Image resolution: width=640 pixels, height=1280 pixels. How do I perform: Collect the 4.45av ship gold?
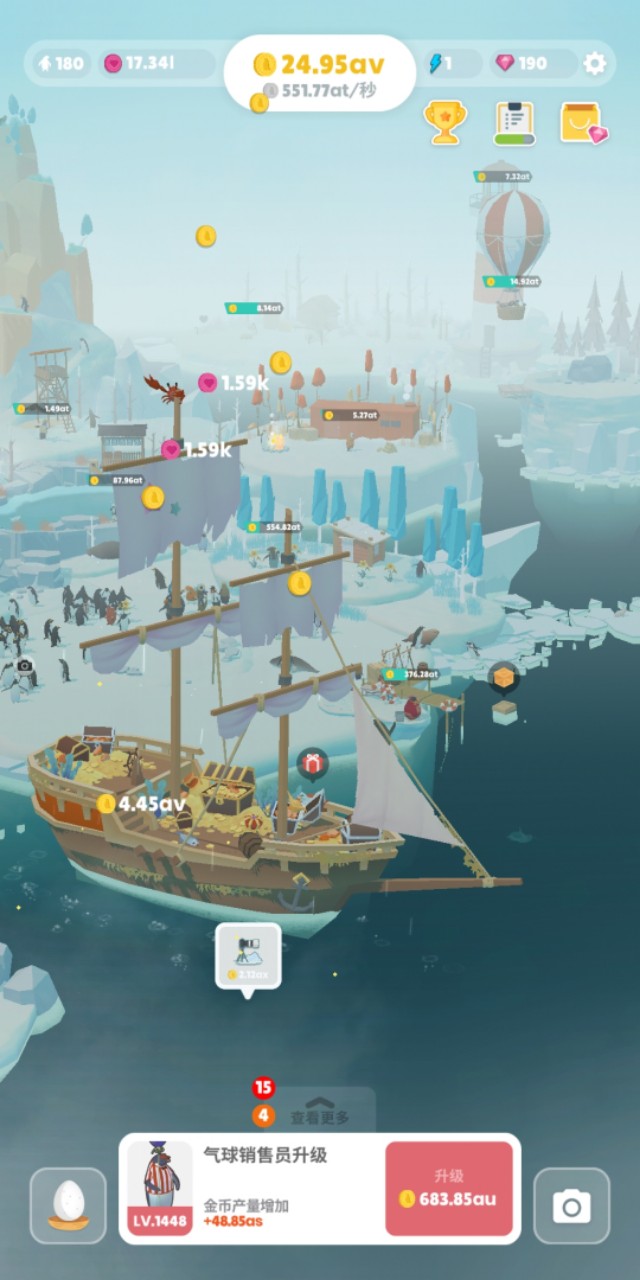point(142,803)
